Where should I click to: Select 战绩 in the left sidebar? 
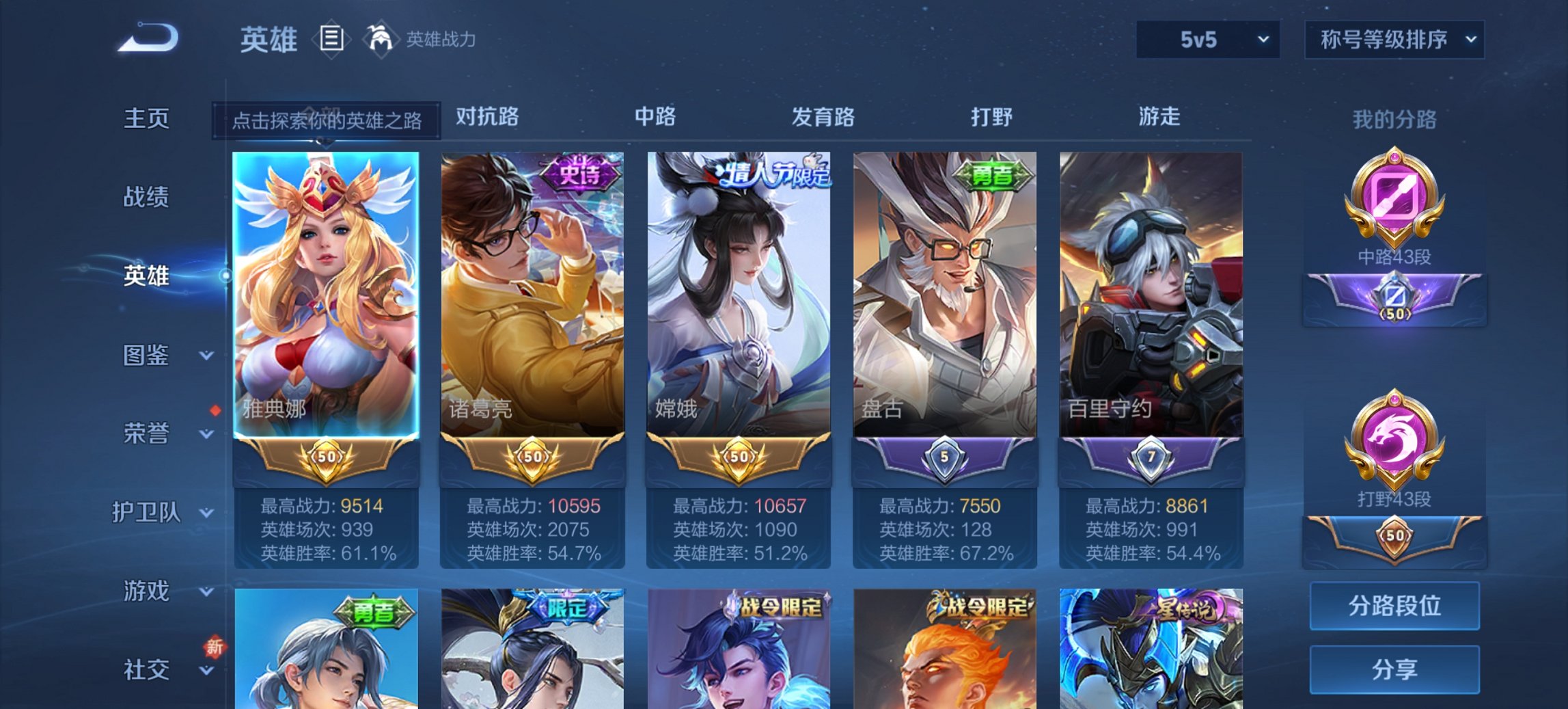[146, 197]
